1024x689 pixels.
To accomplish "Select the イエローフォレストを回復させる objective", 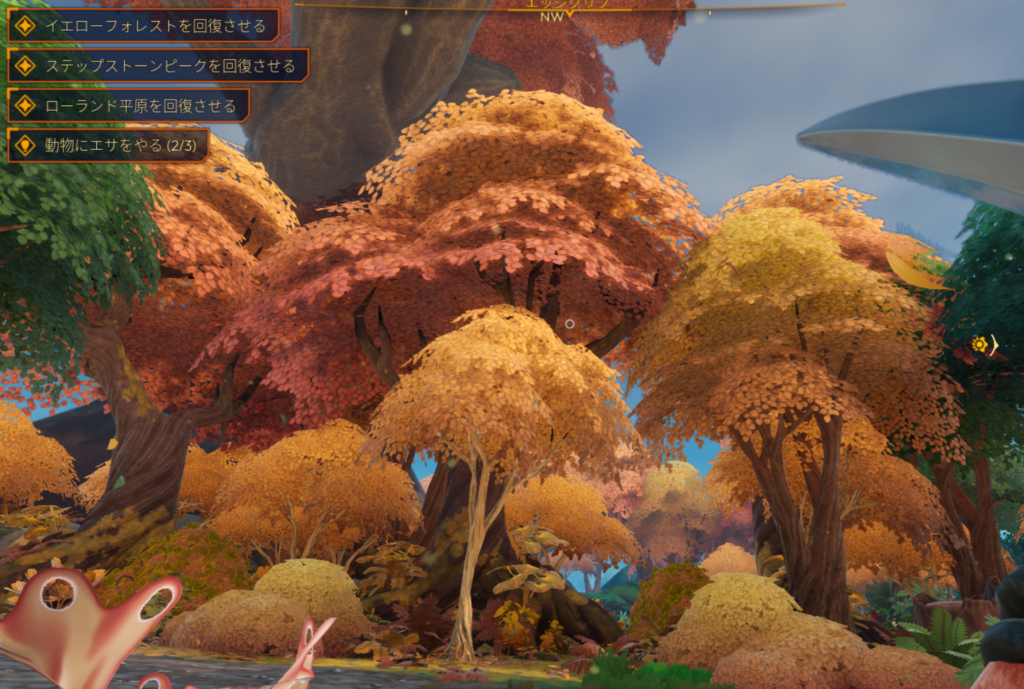I will point(145,26).
